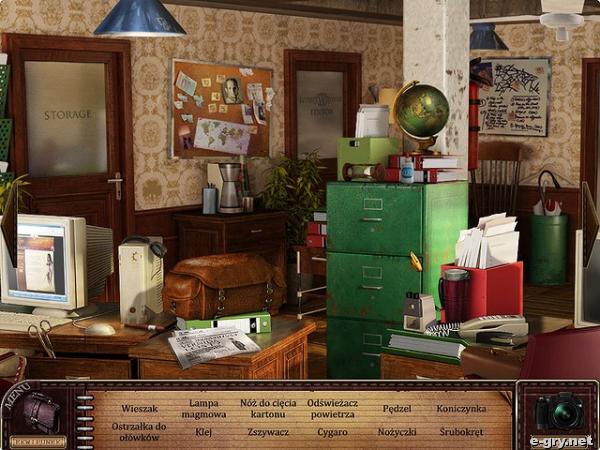This screenshot has width=600, height=450.
Task: Select 'Lampa magmowa' in the item list
Action: [x=204, y=408]
